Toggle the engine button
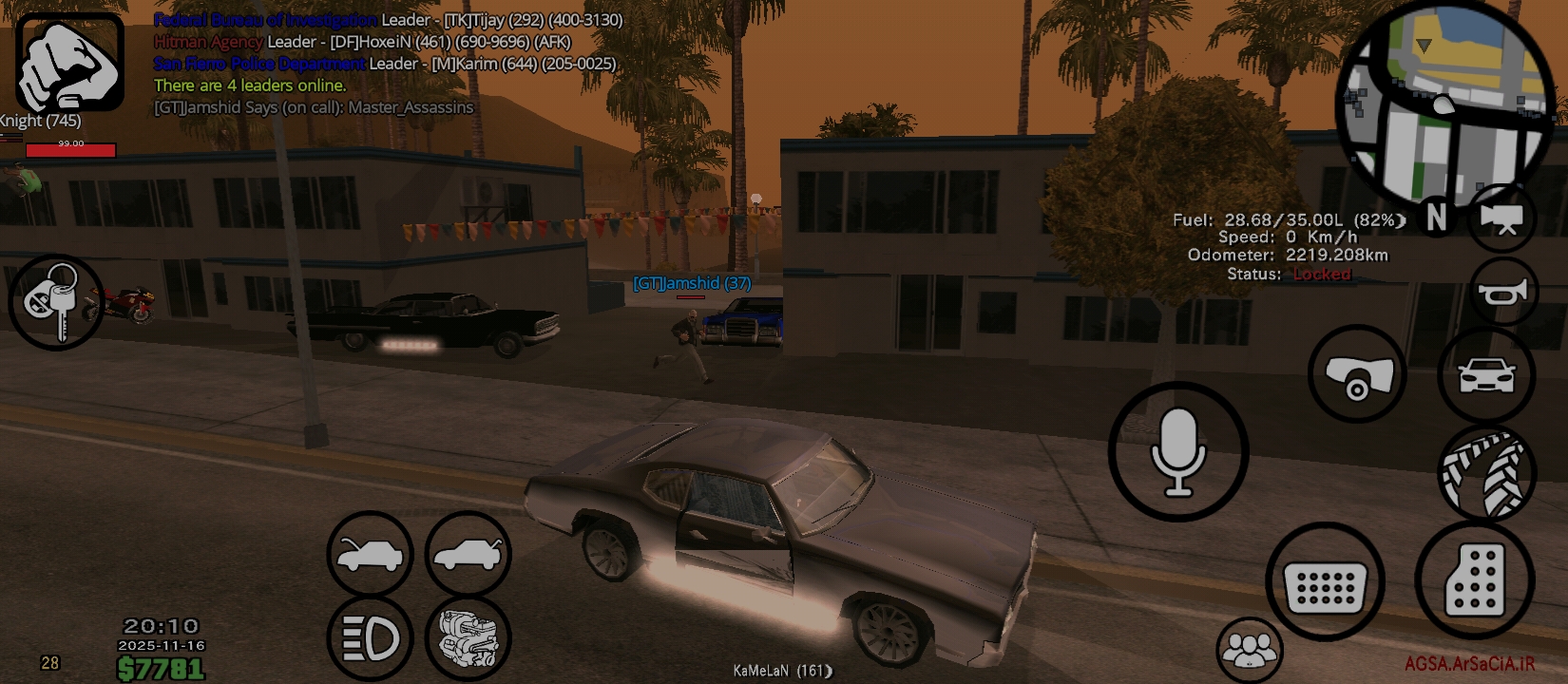1568x684 pixels. pyautogui.click(x=468, y=638)
